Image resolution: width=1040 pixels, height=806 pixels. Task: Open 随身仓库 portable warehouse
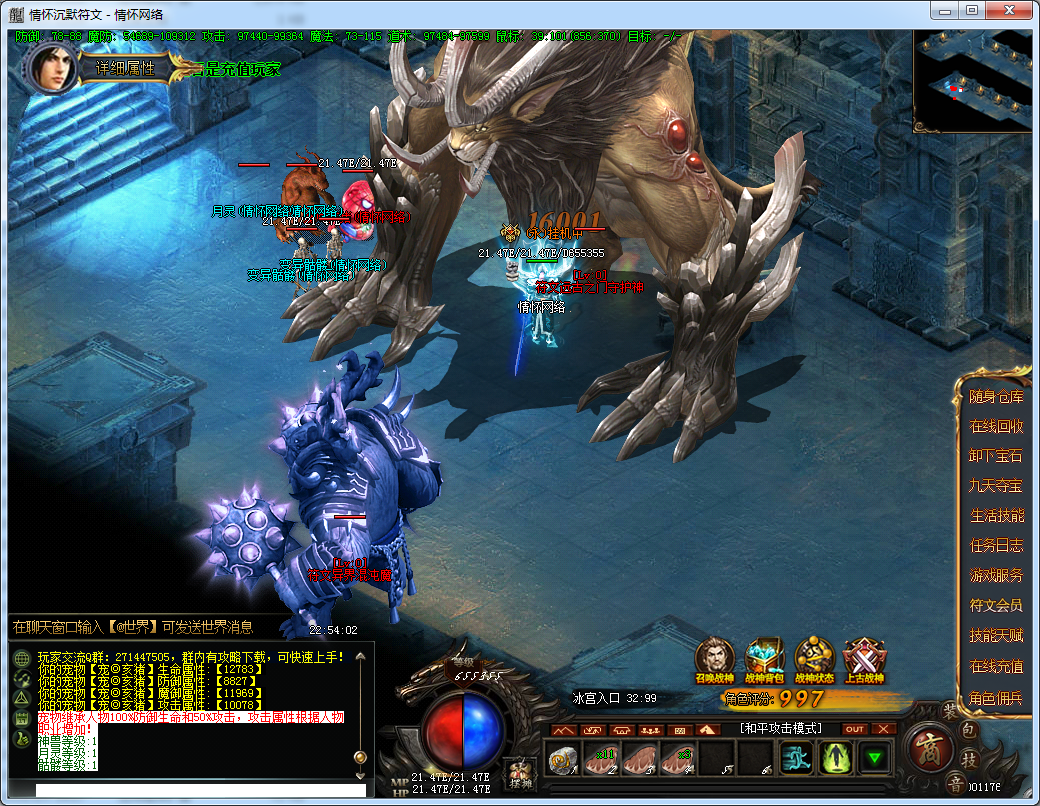tap(996, 397)
